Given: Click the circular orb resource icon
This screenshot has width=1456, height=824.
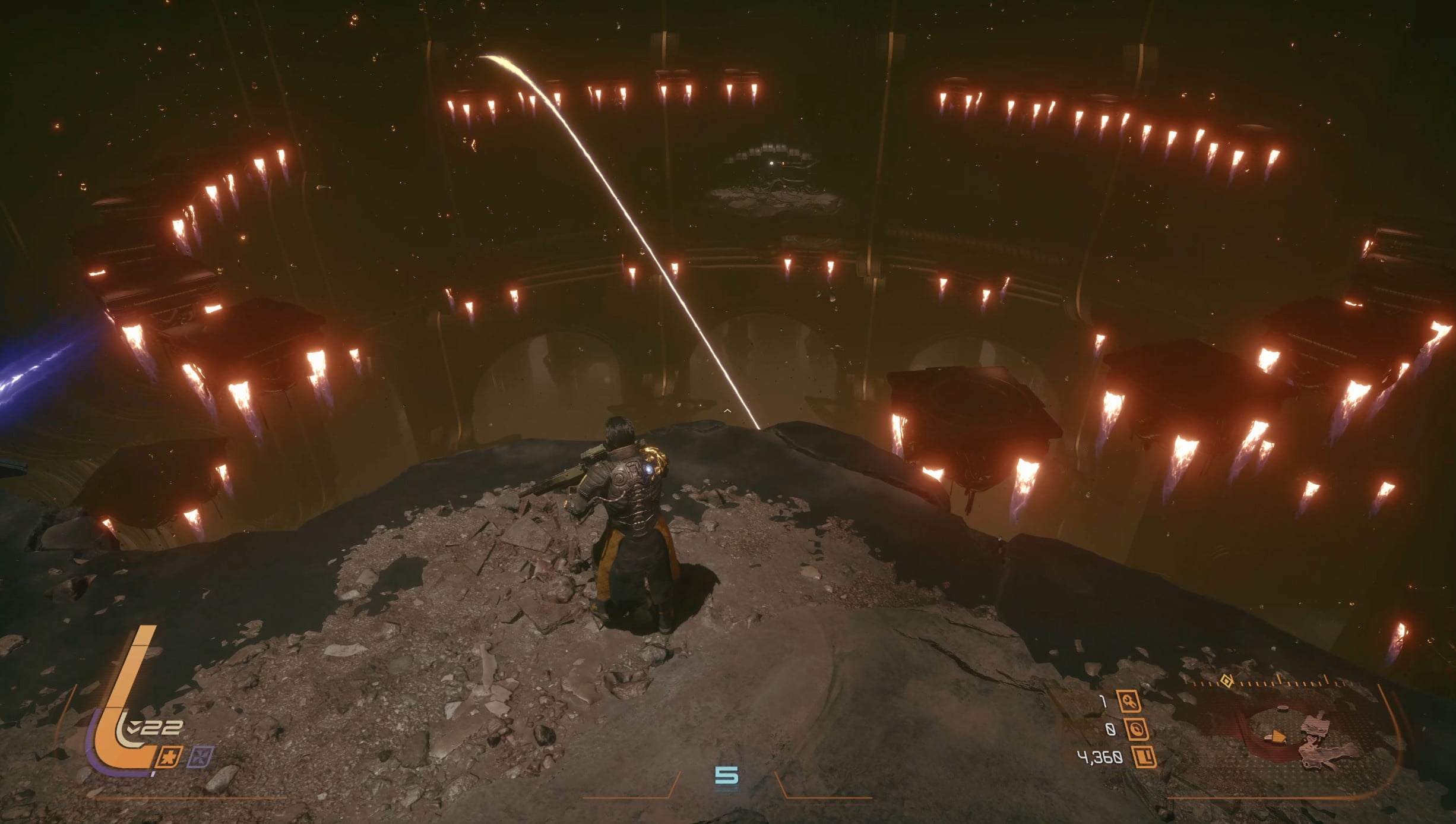Looking at the screenshot, I should click(x=1137, y=730).
